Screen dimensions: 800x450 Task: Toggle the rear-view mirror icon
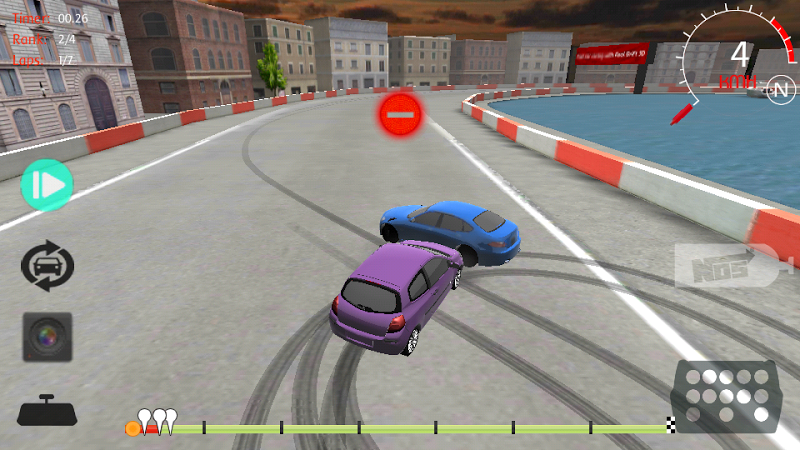pos(47,411)
